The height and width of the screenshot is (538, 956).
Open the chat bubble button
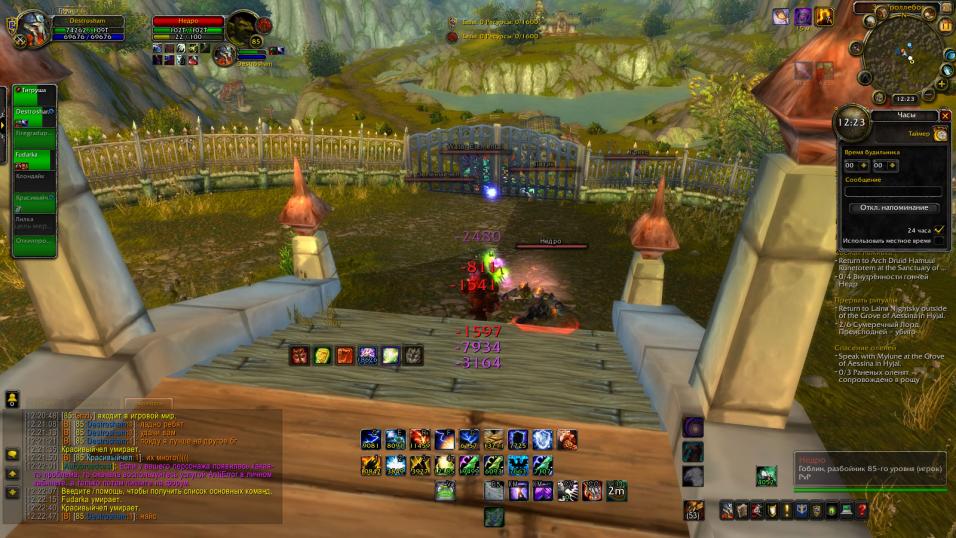pyautogui.click(x=12, y=455)
